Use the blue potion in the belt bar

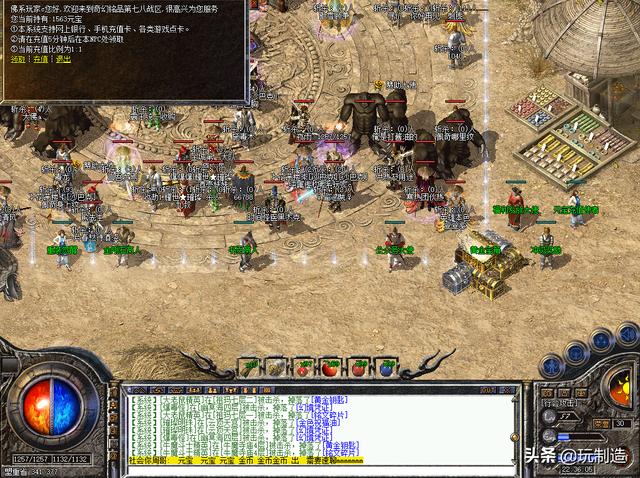point(387,367)
